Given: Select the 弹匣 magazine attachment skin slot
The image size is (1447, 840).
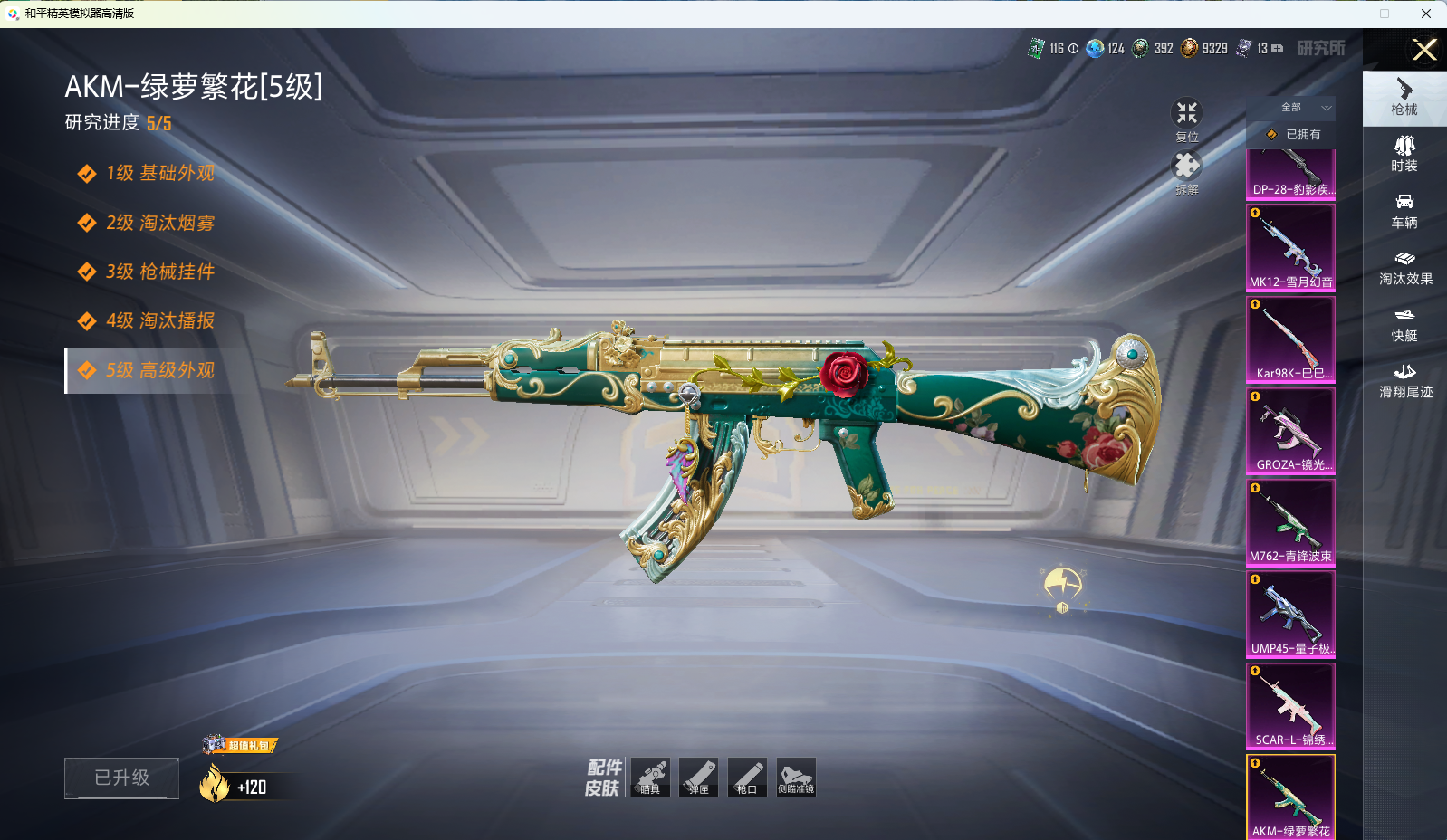Looking at the screenshot, I should tap(699, 777).
